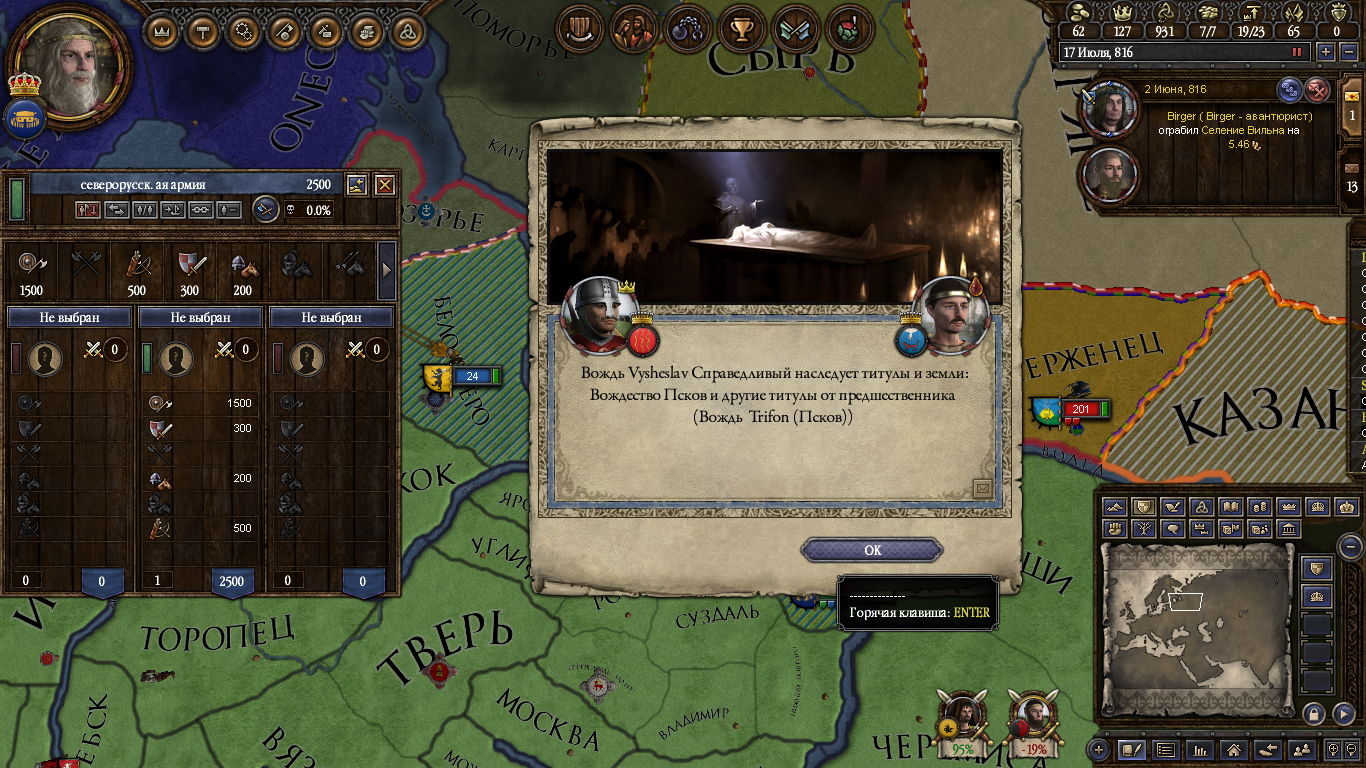Close the North Russian army panel
This screenshot has height=768, width=1366.
pos(385,185)
